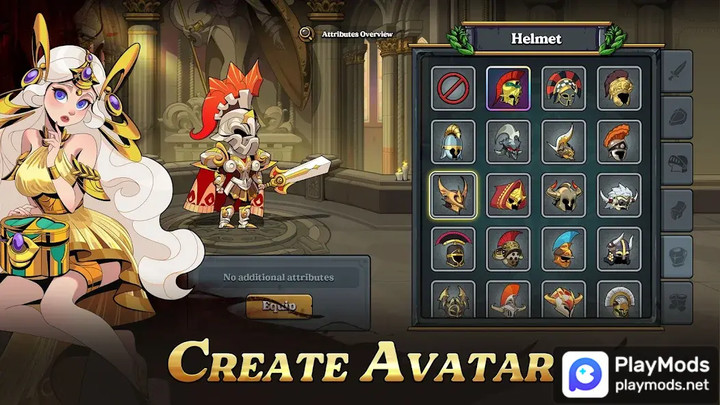This screenshot has width=720, height=405.
Task: Select the helmet with red-and-black striped crest
Action: (564, 88)
